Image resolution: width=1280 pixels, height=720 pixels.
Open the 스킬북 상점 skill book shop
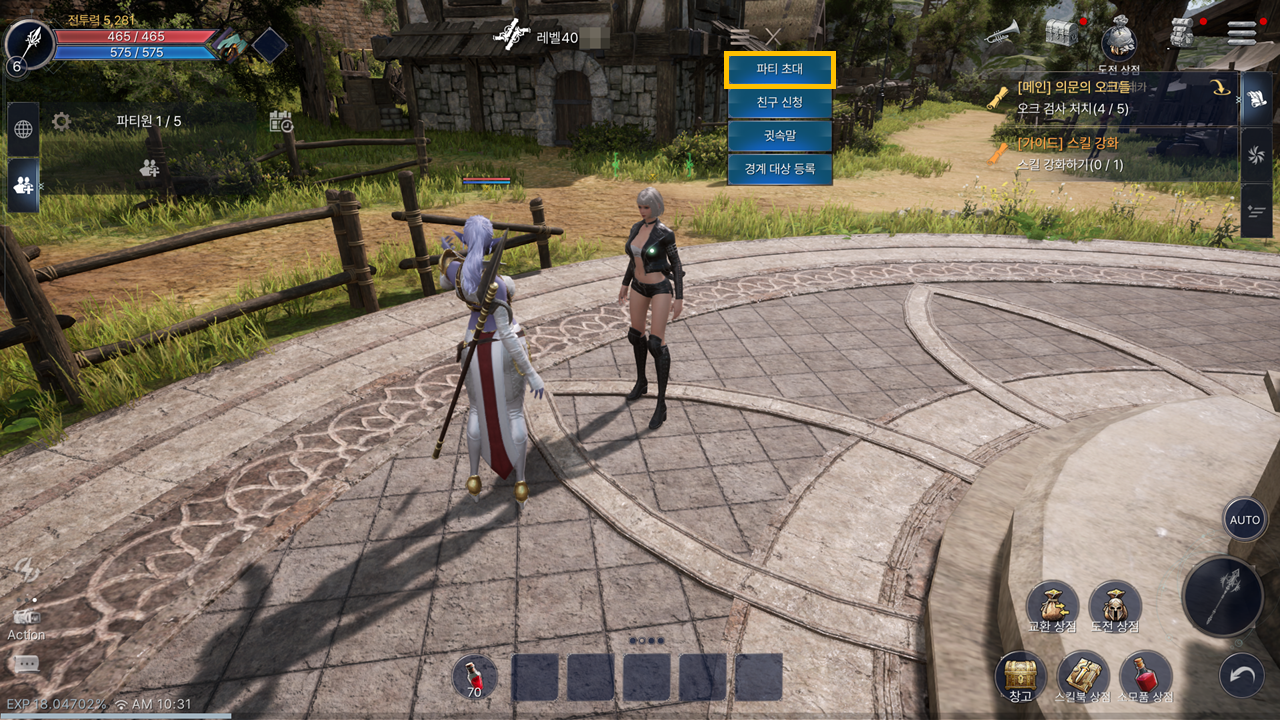(1083, 676)
